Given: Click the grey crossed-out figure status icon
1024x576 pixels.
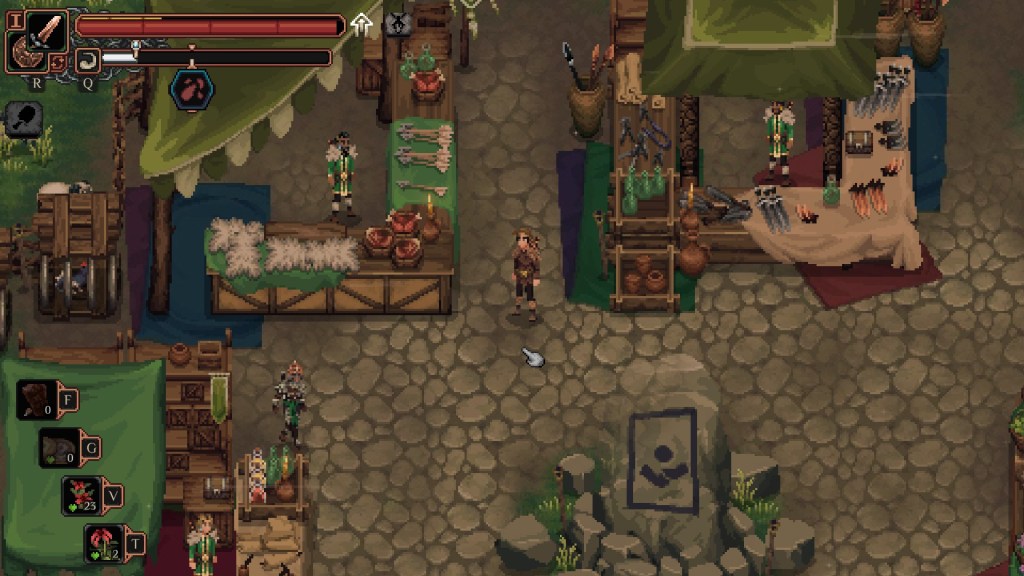Looking at the screenshot, I should pos(397,22).
